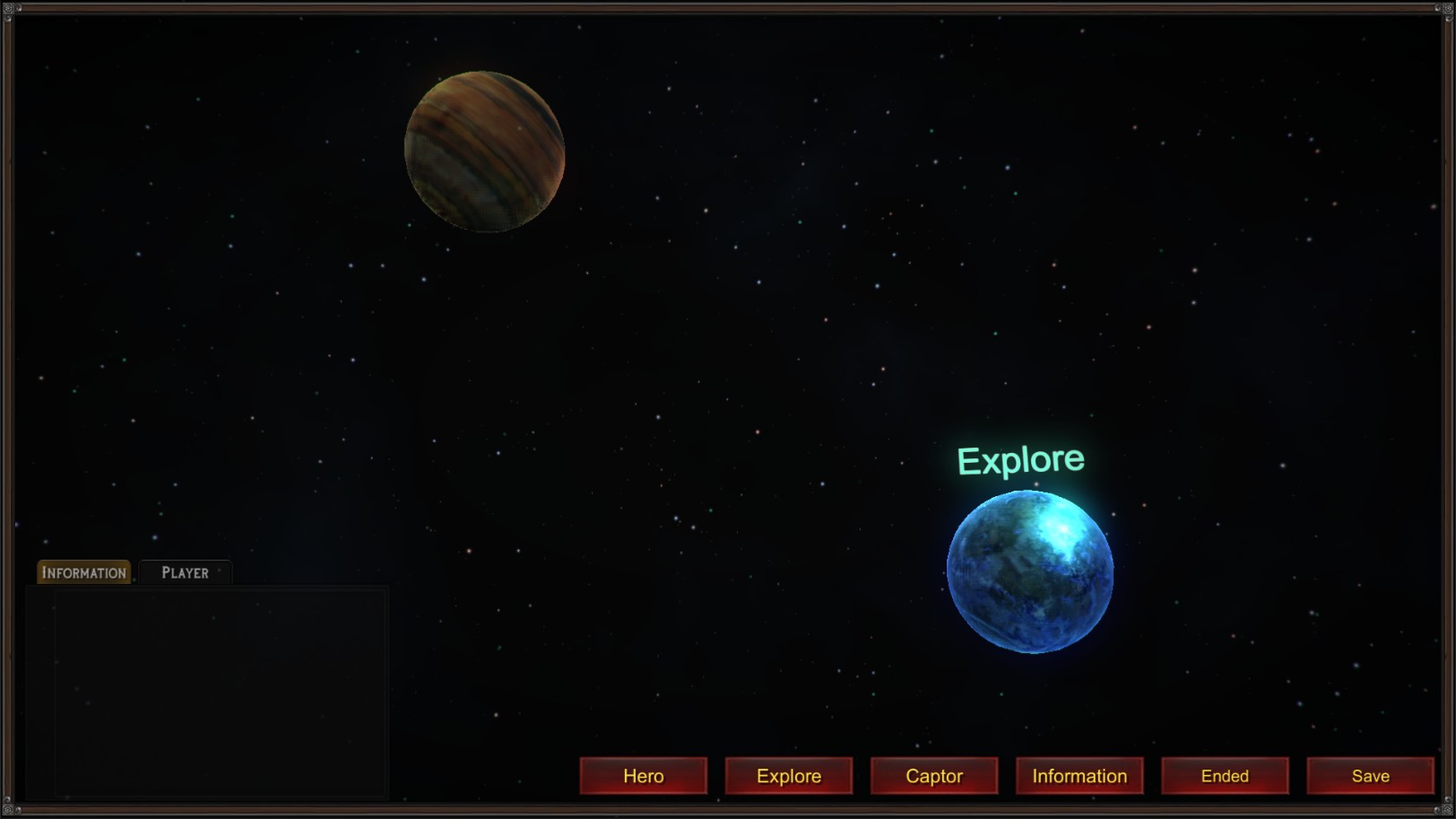This screenshot has width=1456, height=819.
Task: Save the game with the Save button
Action: 1370,775
